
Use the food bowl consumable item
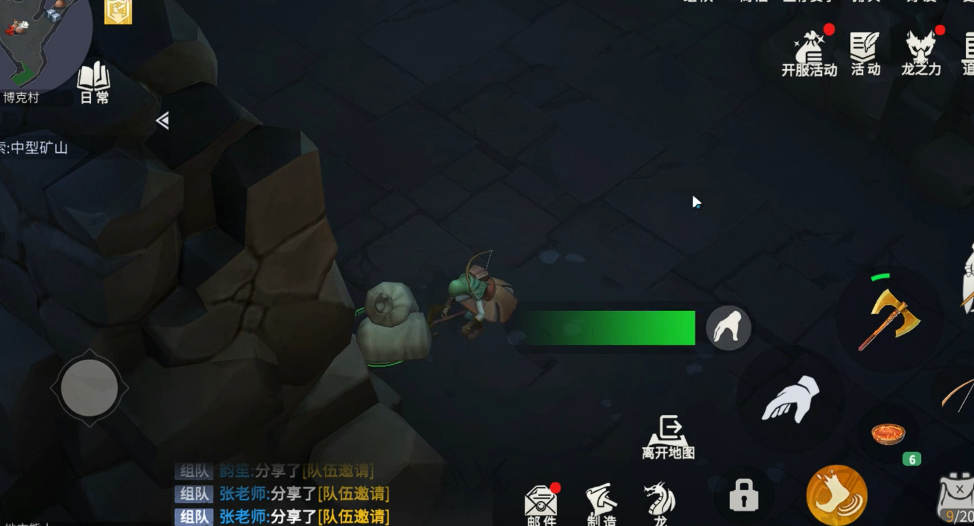(888, 433)
